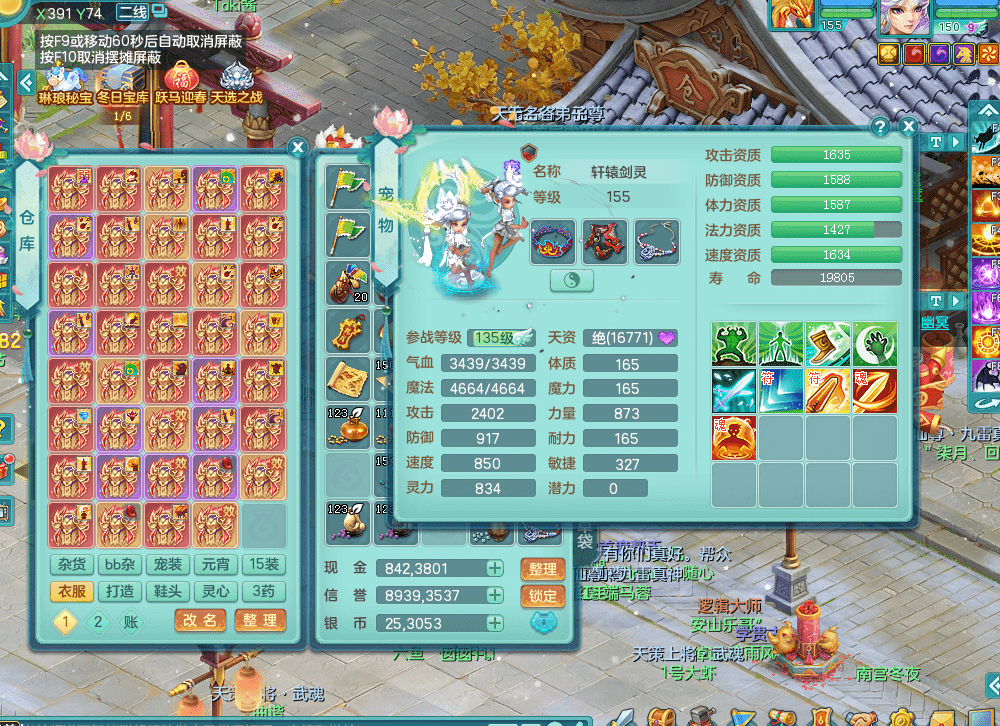Open the pet panel help button

click(x=880, y=127)
